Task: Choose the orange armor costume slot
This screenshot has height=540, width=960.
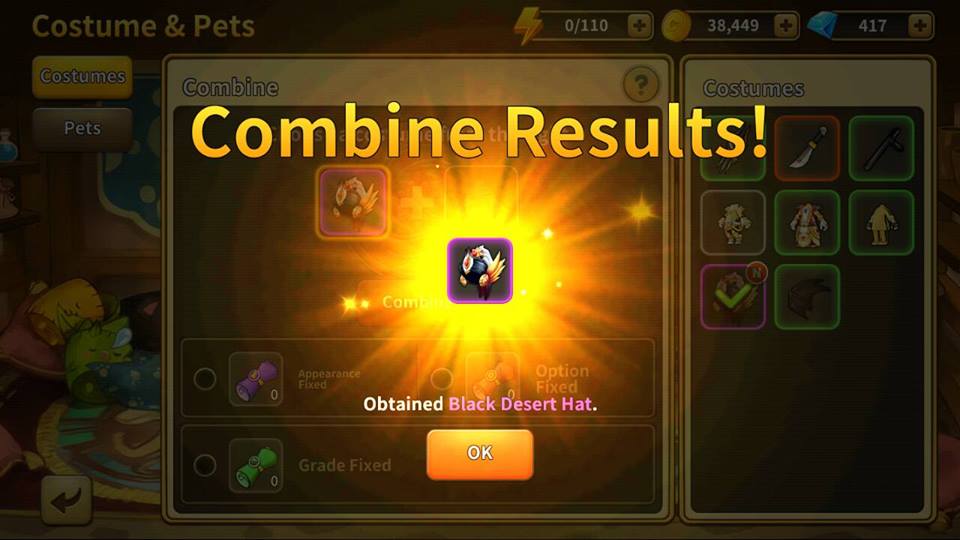Action: tap(807, 222)
